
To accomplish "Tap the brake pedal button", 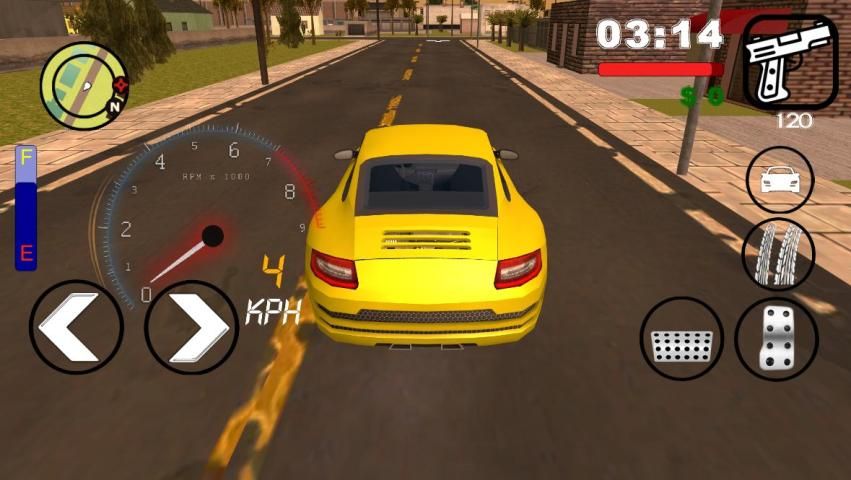I will click(x=681, y=339).
